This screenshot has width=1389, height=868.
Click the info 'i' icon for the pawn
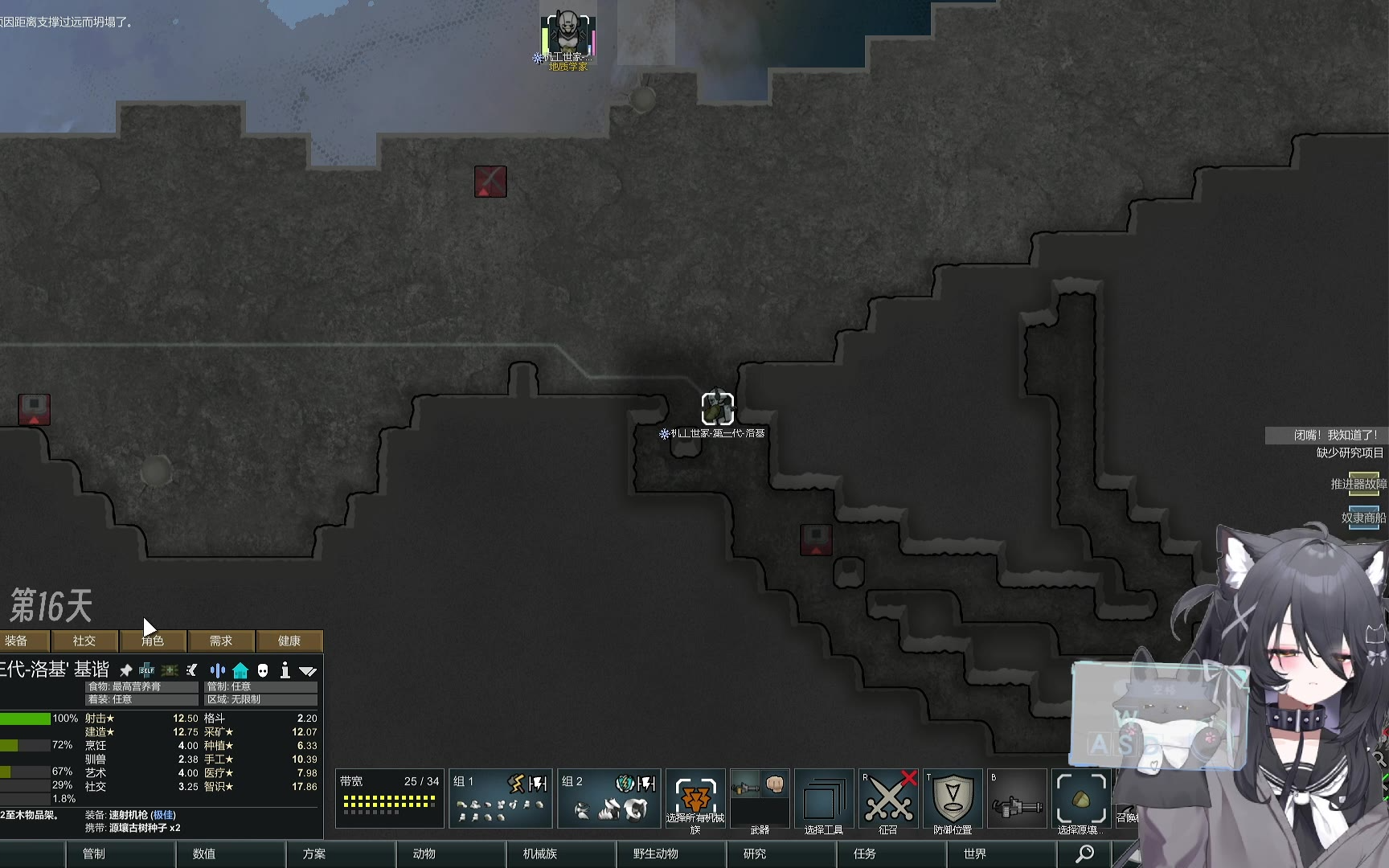tap(285, 670)
